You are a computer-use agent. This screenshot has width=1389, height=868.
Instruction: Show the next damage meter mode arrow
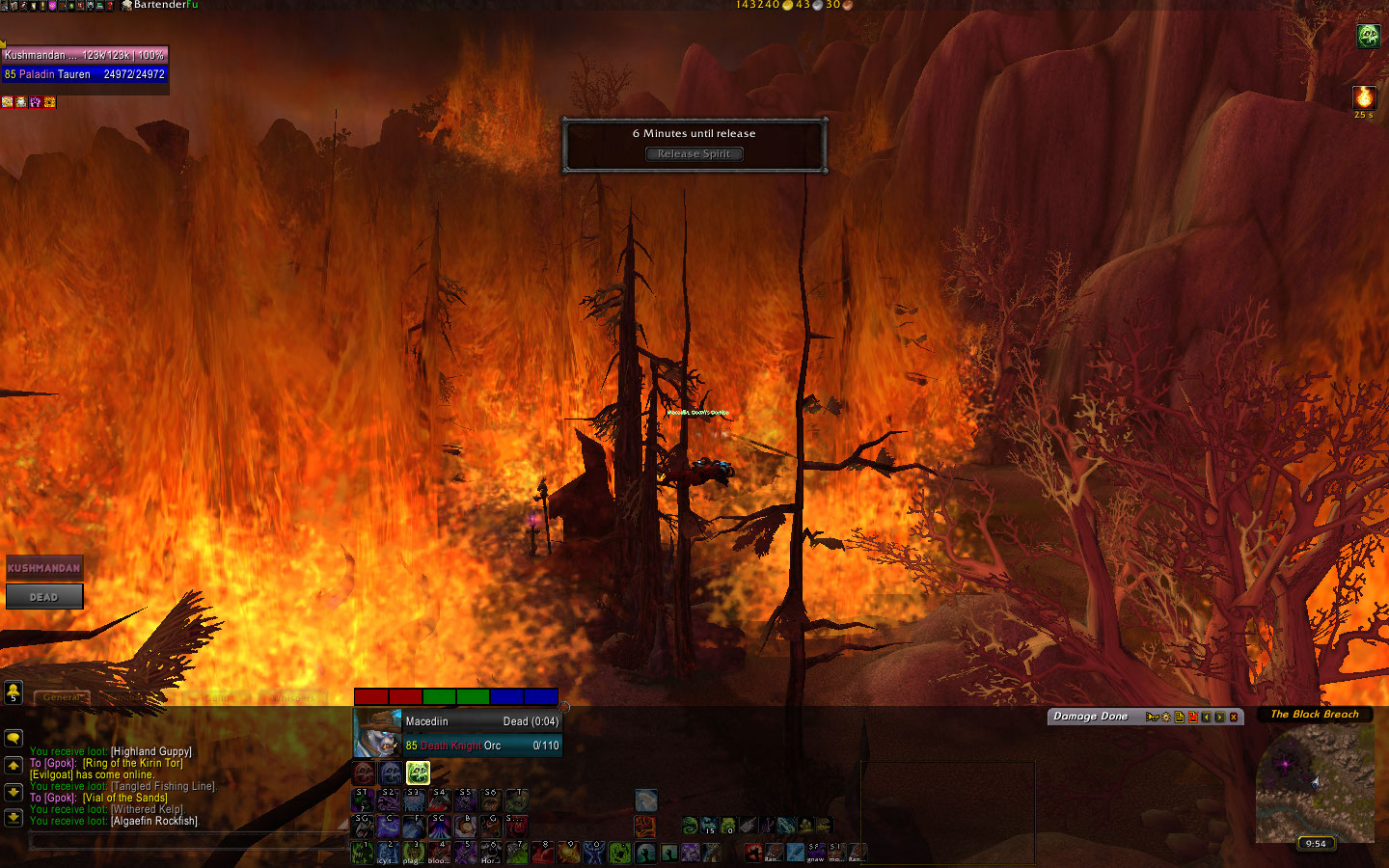(1219, 717)
